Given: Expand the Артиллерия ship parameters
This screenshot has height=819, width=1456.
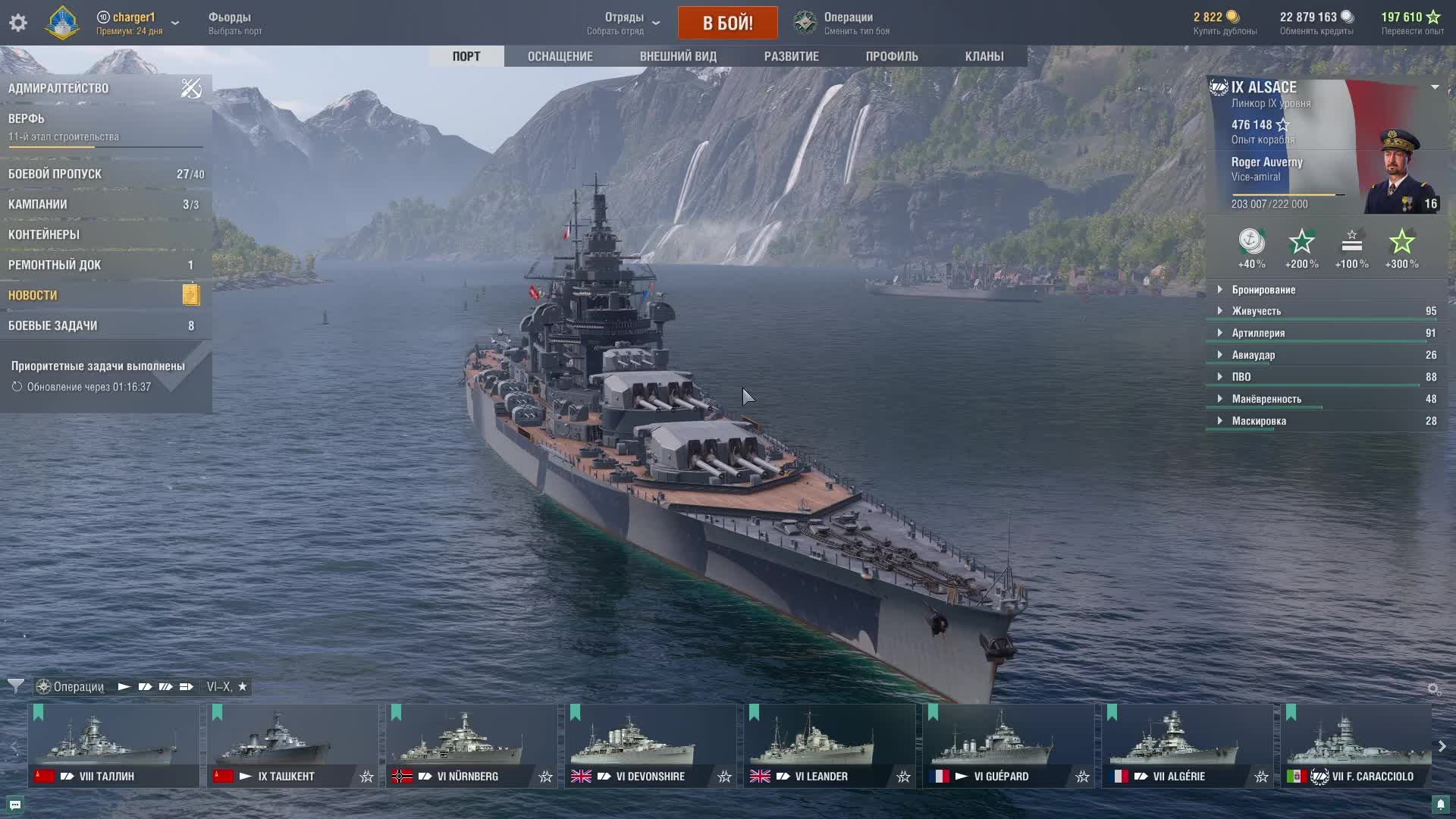Looking at the screenshot, I should tap(1258, 333).
